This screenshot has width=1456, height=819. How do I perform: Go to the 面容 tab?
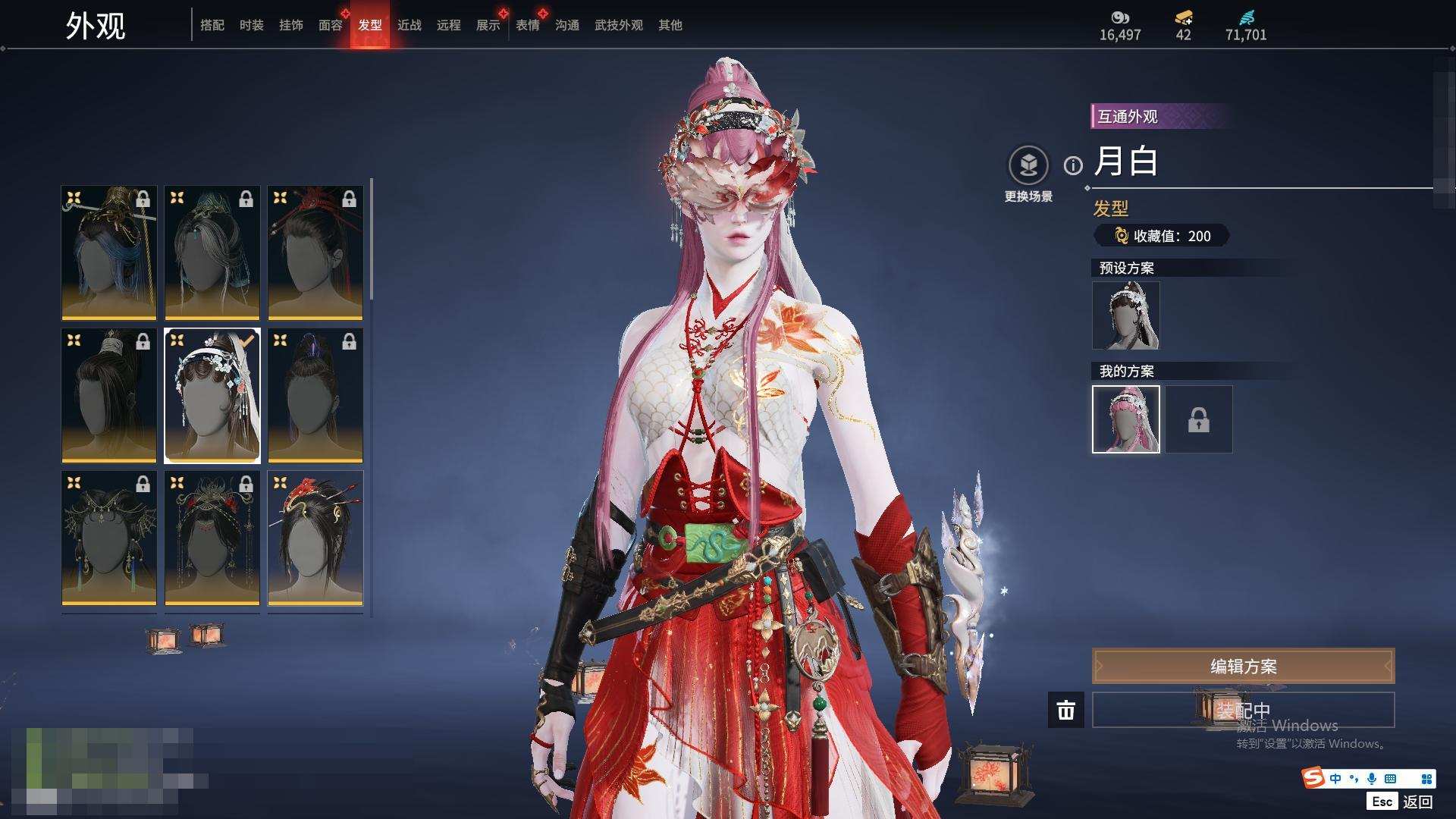[x=331, y=25]
